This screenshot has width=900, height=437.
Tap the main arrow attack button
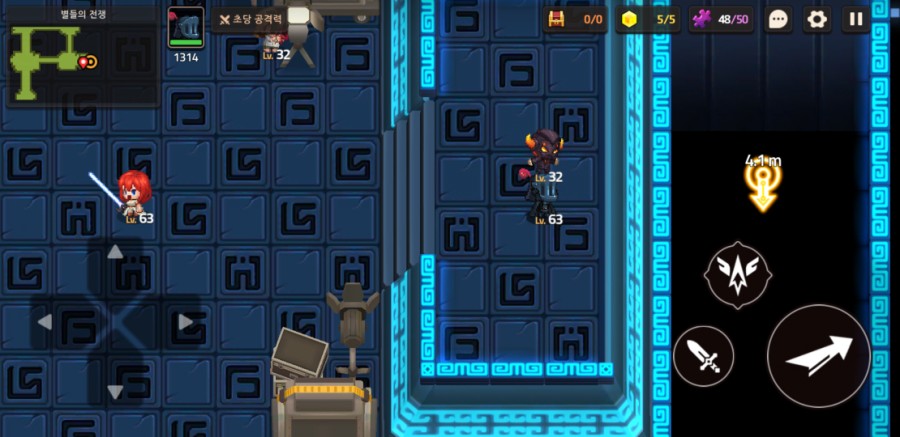coord(818,355)
